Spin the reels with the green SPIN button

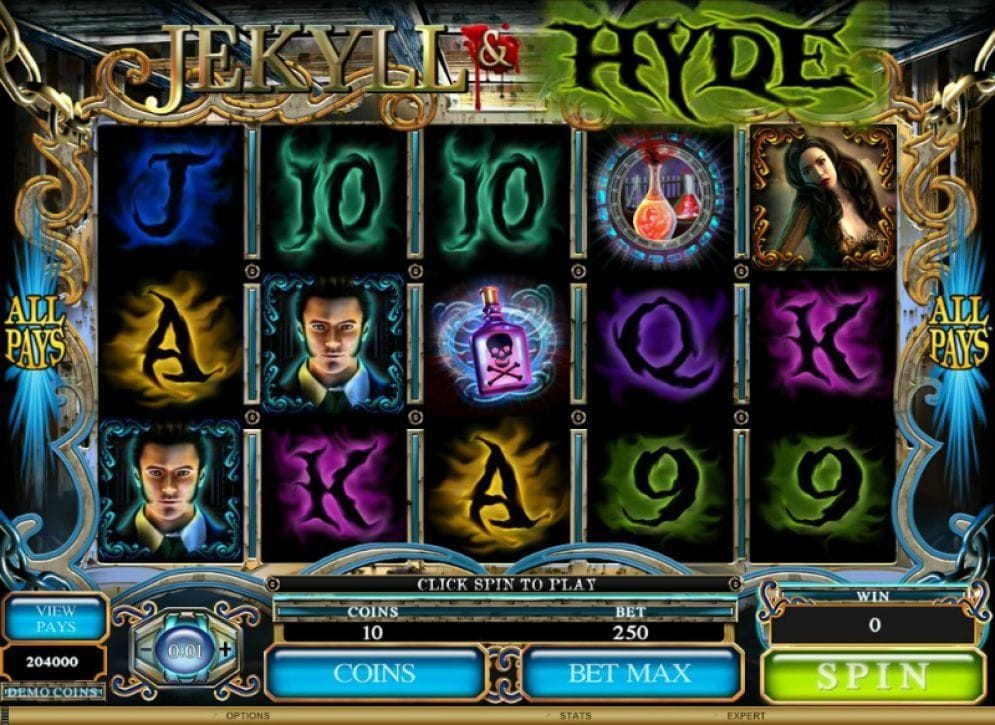[873, 676]
